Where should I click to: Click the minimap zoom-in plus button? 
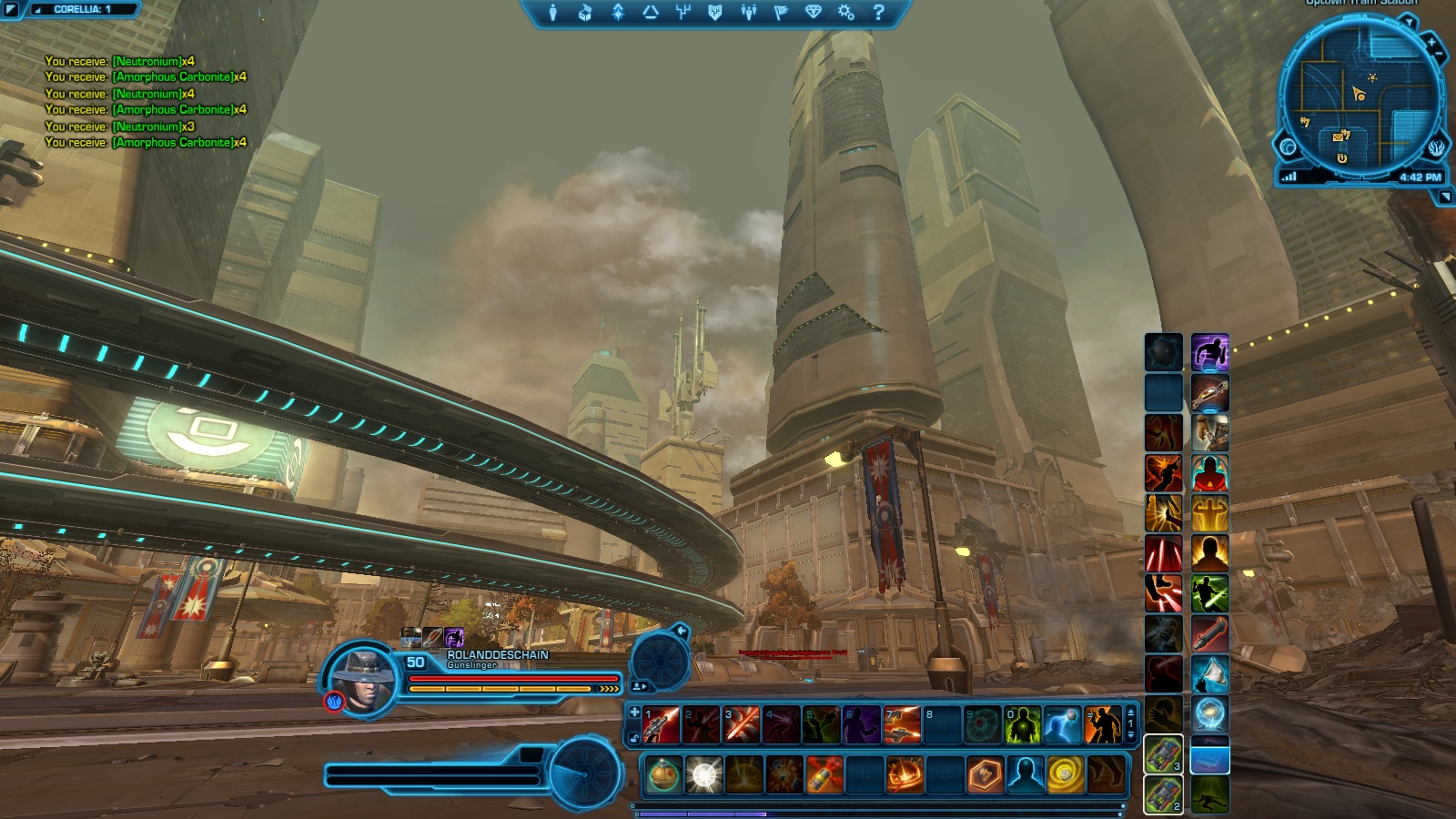point(1431,42)
